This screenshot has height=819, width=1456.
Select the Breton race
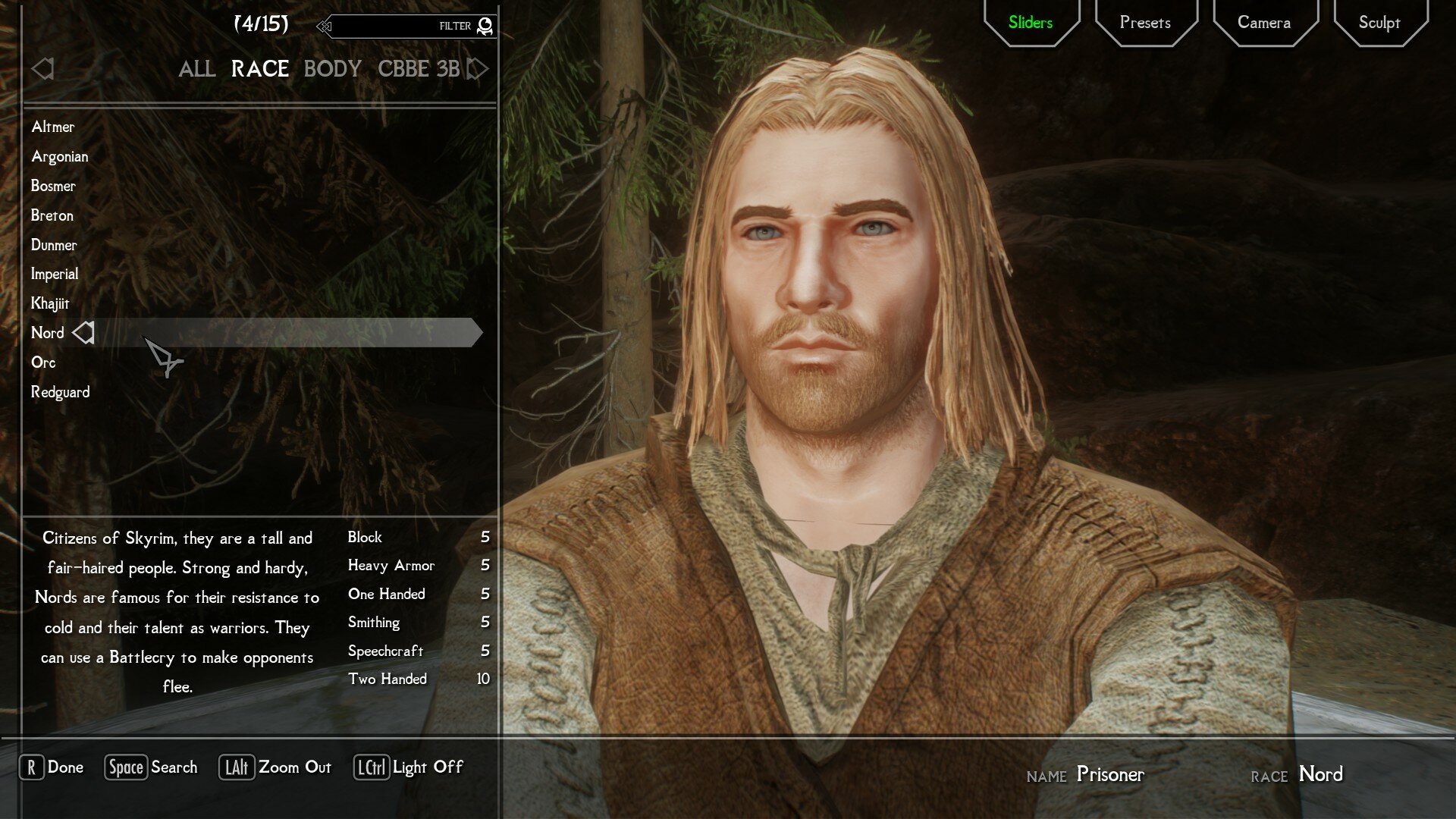pos(52,215)
